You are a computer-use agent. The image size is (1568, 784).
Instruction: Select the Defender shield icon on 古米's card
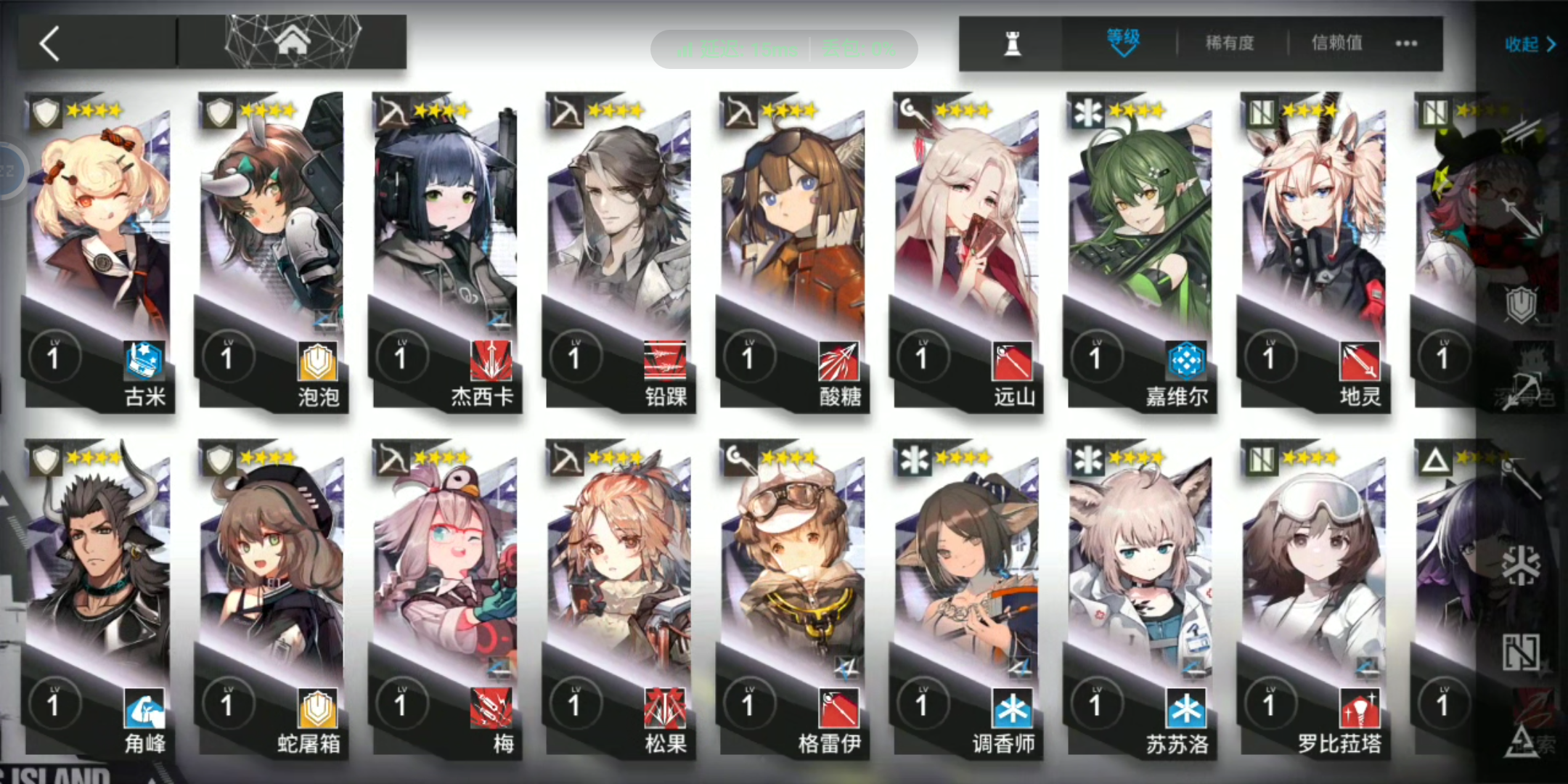click(x=45, y=113)
